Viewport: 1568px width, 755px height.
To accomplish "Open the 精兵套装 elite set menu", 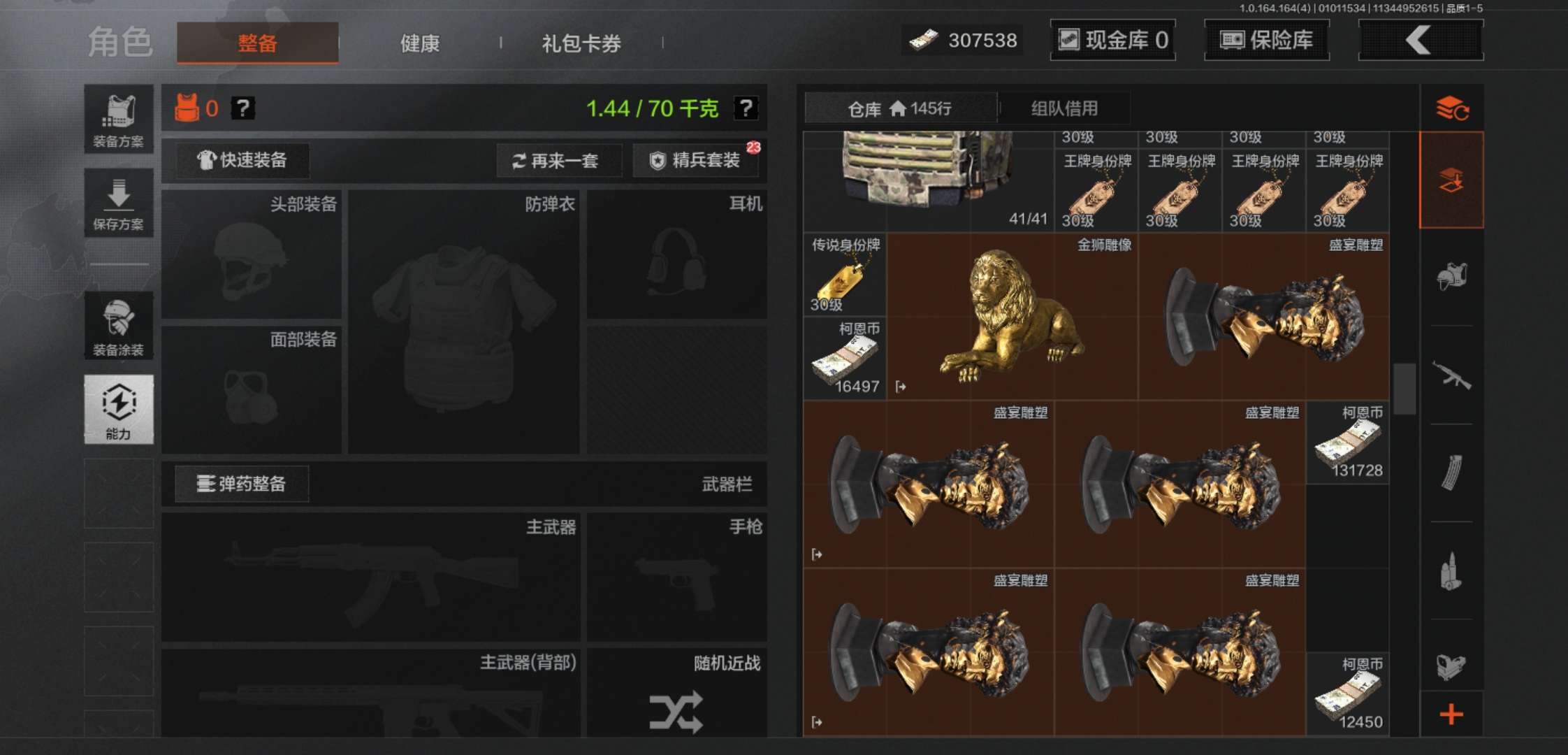I will click(x=695, y=160).
